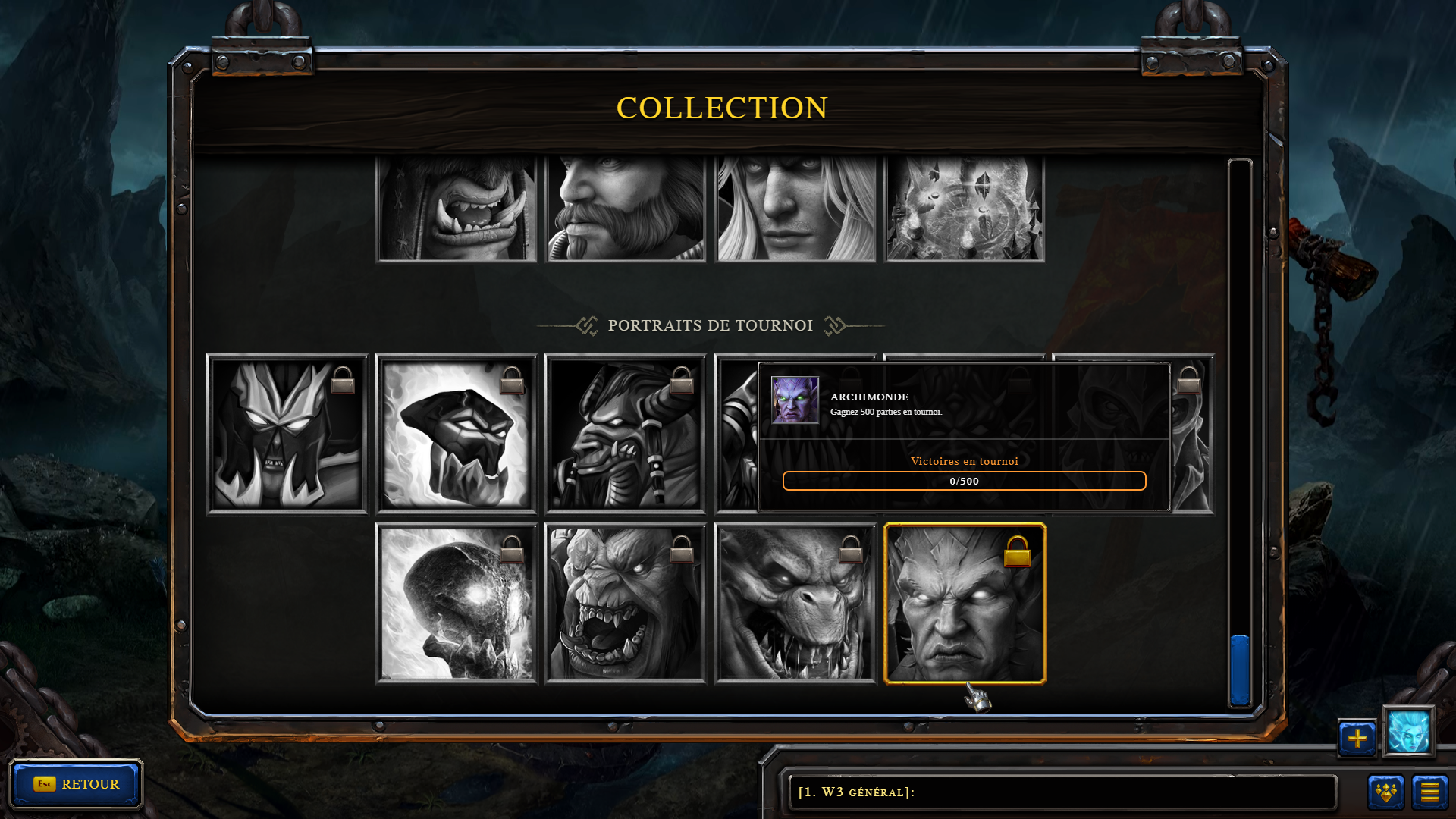This screenshot has width=1456, height=819.
Task: Select the roaring open-mouthed ogre portrait
Action: pyautogui.click(x=626, y=604)
